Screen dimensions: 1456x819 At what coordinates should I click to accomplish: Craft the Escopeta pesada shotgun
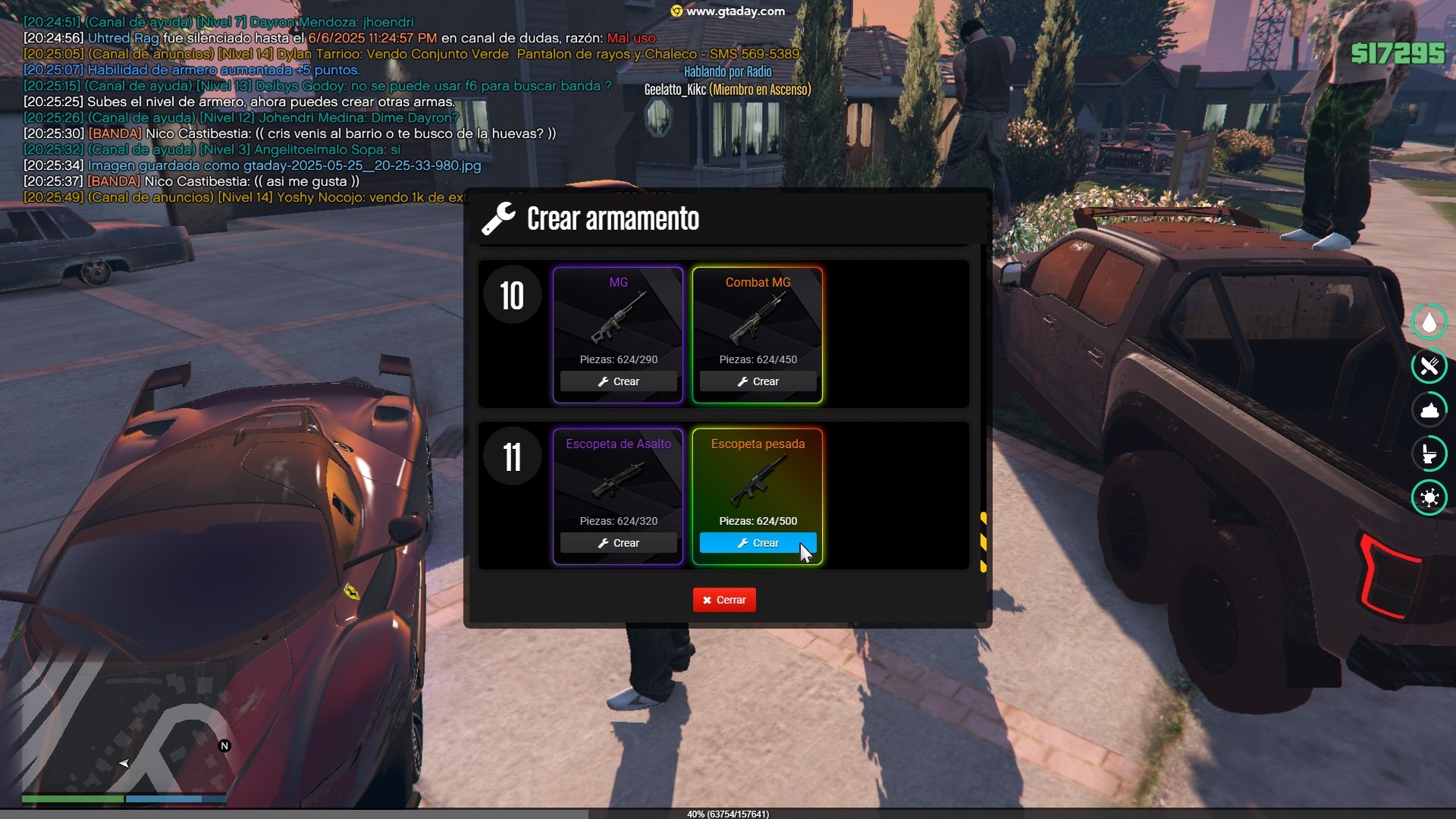(x=758, y=543)
